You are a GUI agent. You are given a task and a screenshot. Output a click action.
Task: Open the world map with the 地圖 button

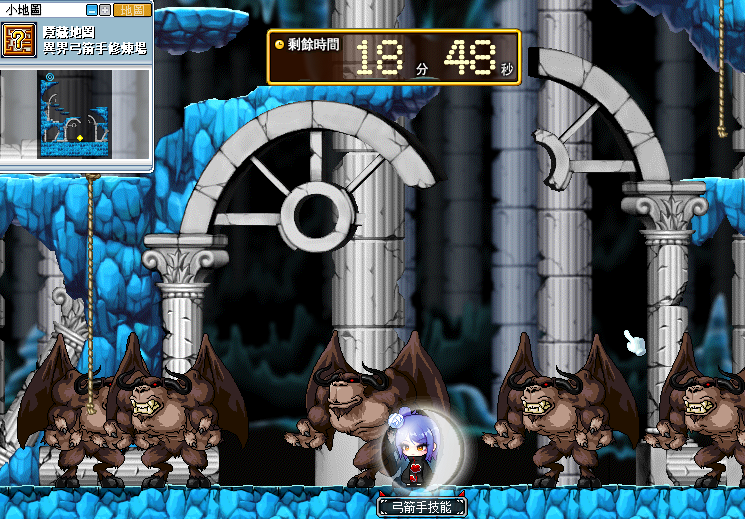coord(130,10)
